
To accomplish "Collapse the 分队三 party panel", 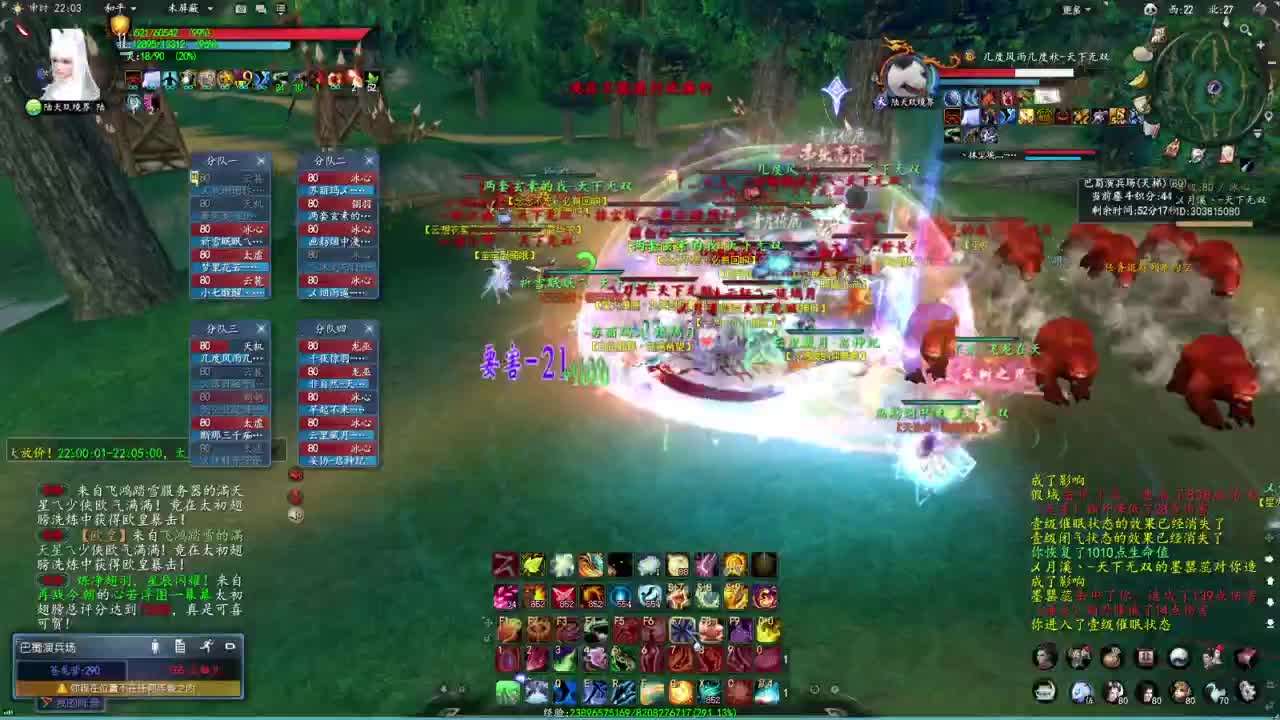I will (x=261, y=328).
